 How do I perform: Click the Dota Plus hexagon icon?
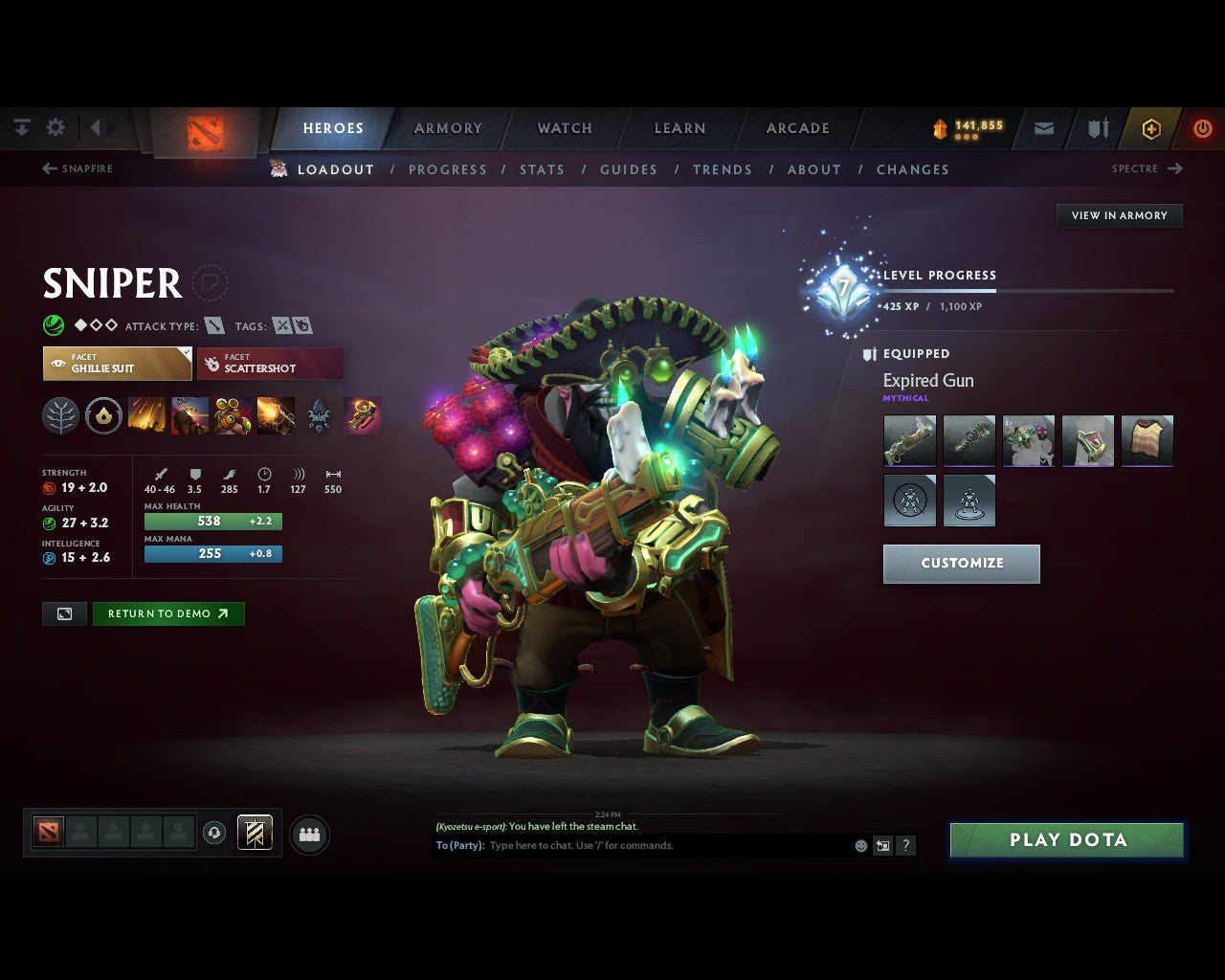pyautogui.click(x=1150, y=128)
